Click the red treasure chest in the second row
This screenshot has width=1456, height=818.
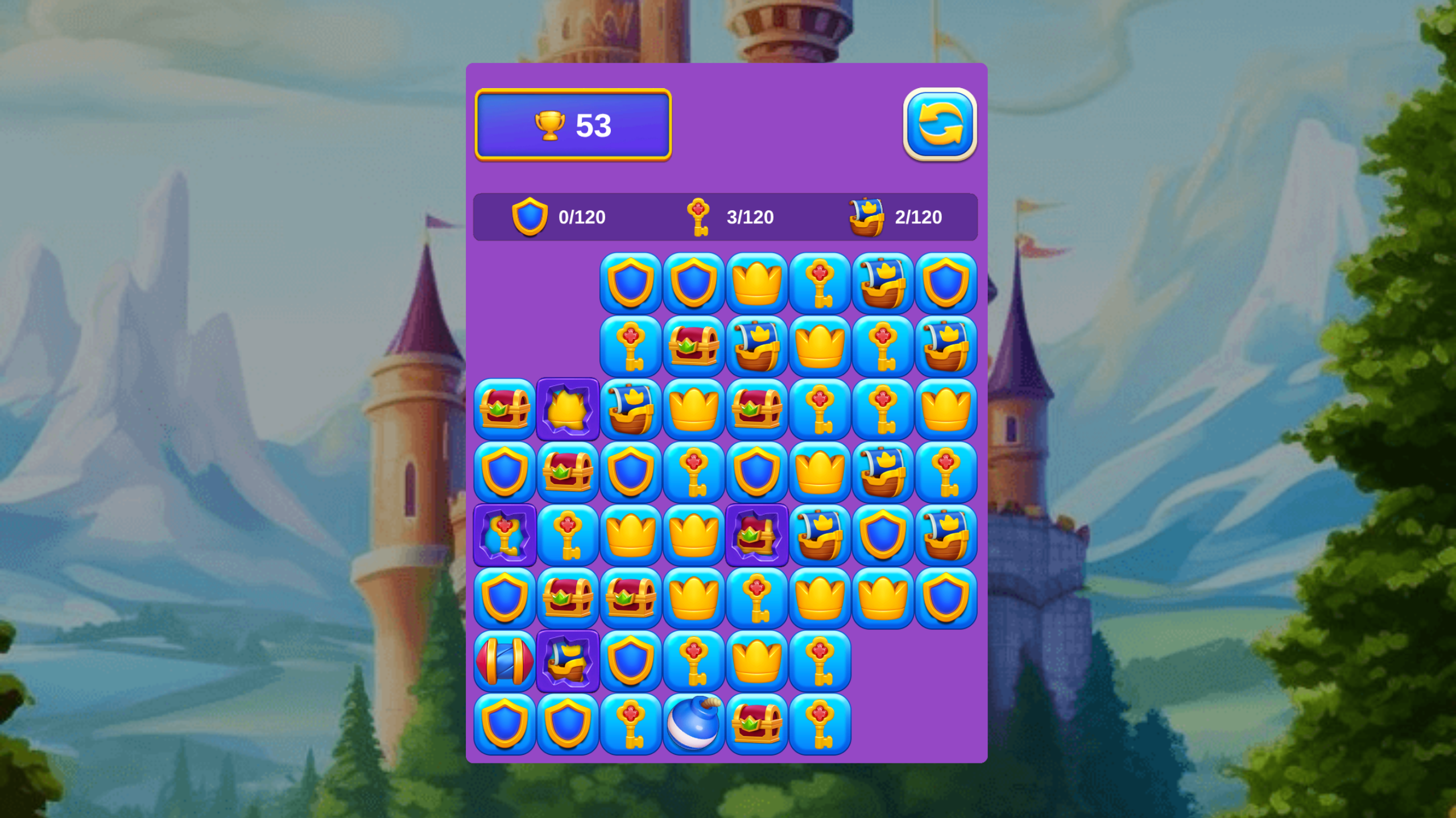pyautogui.click(x=694, y=346)
